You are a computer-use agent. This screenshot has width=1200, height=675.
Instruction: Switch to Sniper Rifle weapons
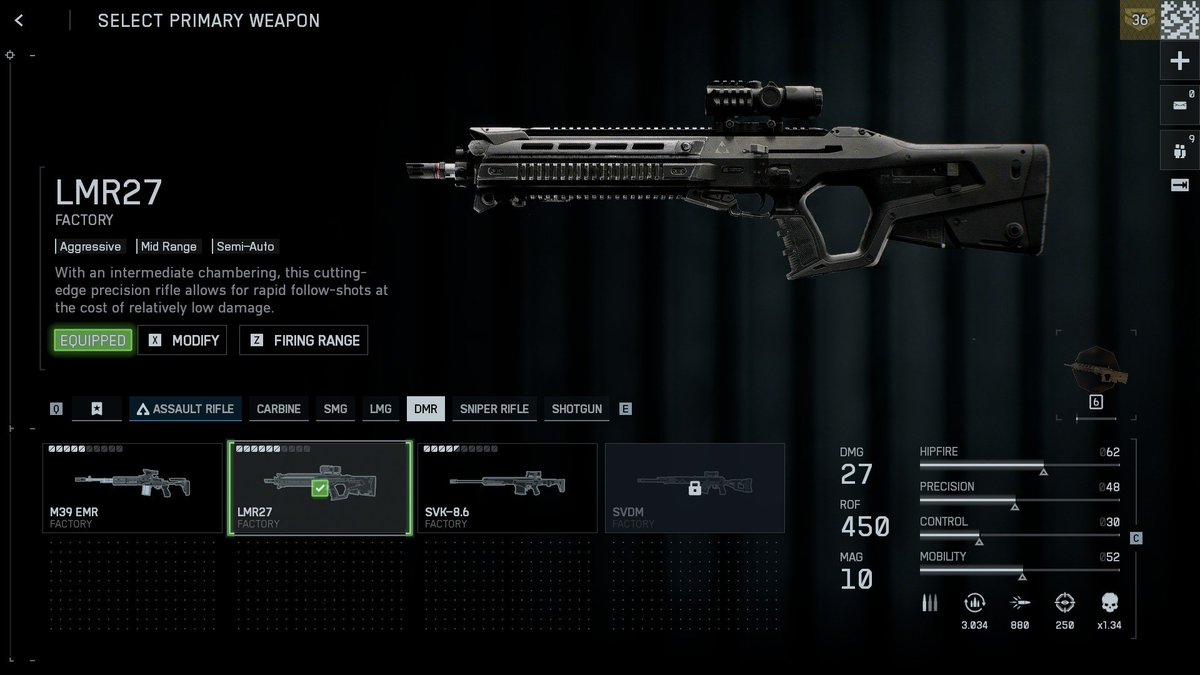[494, 409]
